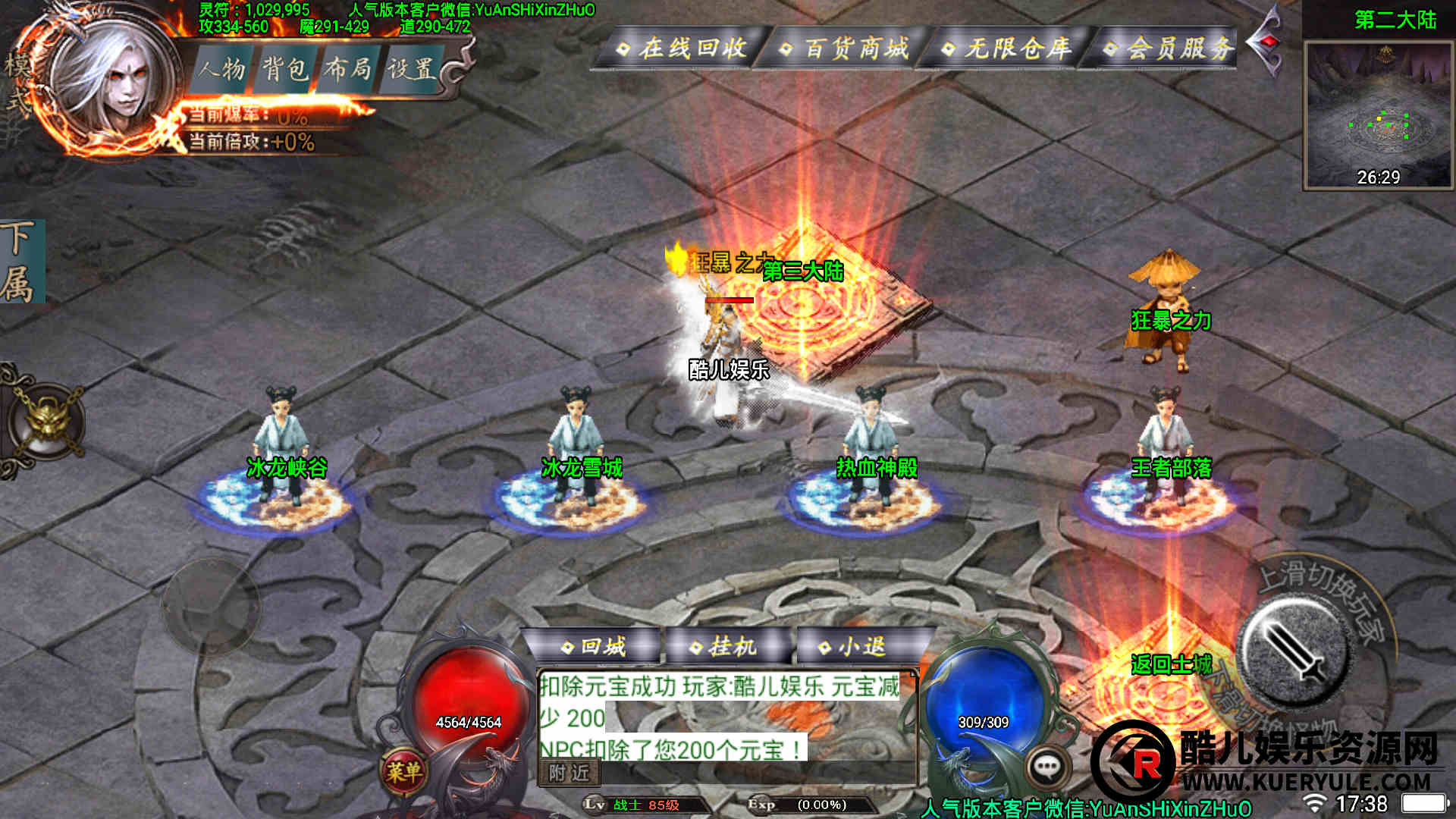Select the 附近 nearby chat channel
Viewport: 1456px width, 819px height.
tap(570, 773)
